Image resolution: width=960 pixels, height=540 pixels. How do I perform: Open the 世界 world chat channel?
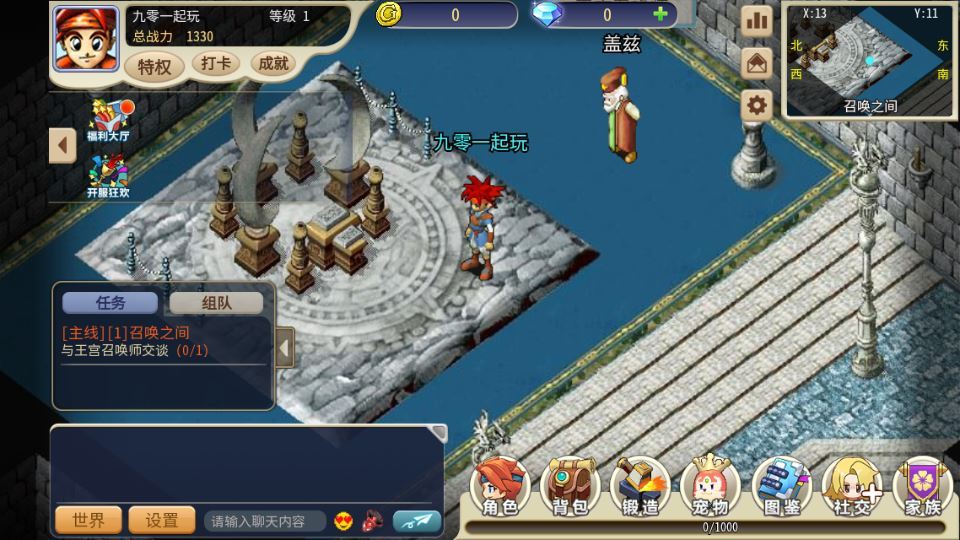click(88, 520)
